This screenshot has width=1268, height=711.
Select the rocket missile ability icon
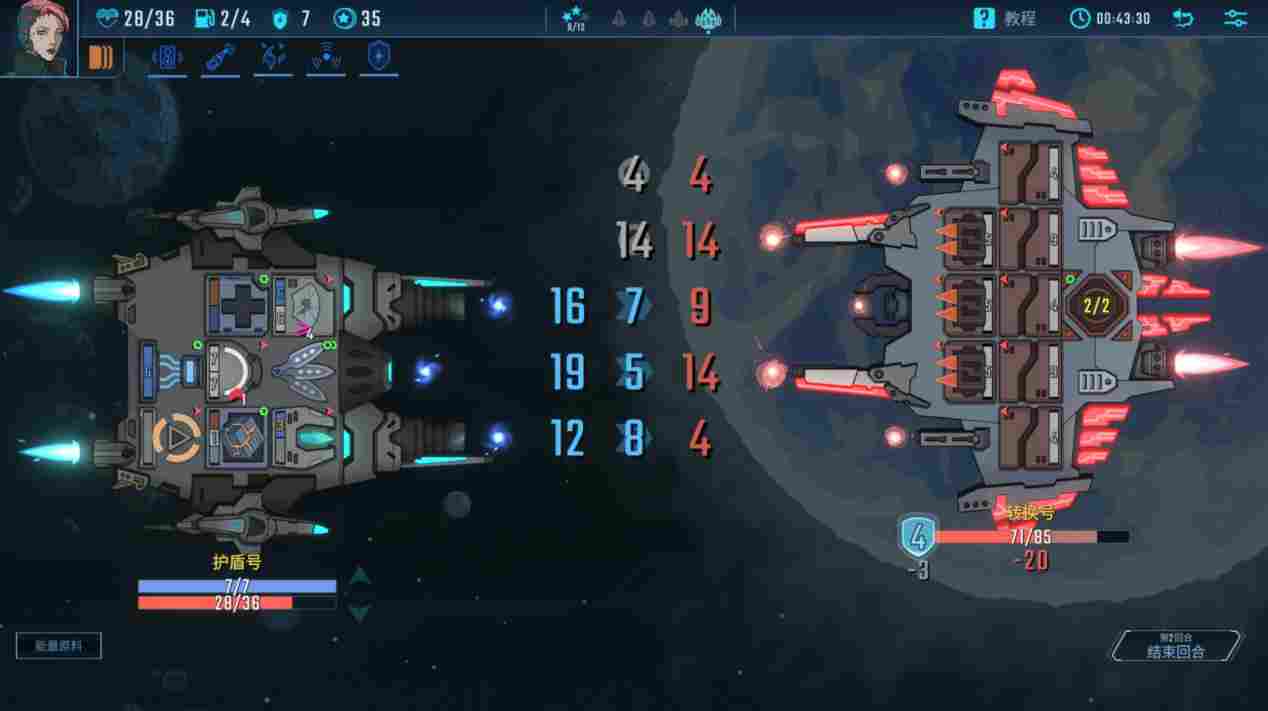(x=220, y=58)
